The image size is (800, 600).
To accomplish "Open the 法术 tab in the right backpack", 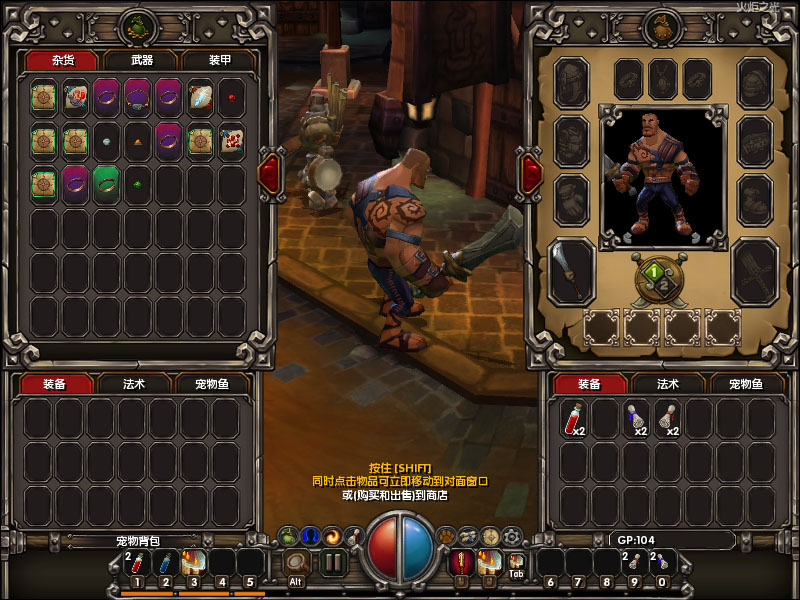I will (x=666, y=384).
